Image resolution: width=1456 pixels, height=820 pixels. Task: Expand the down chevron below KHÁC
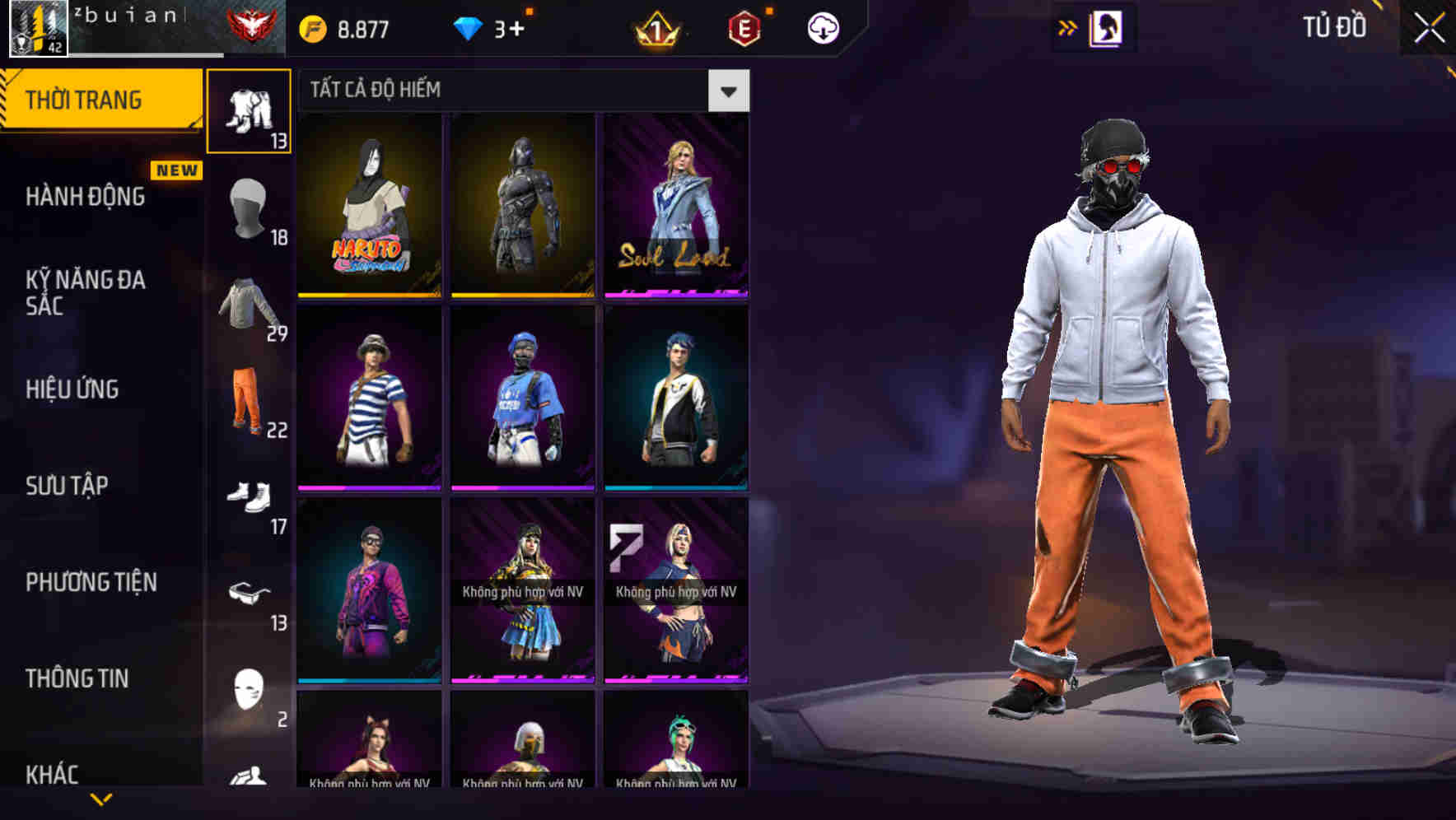pos(100,800)
